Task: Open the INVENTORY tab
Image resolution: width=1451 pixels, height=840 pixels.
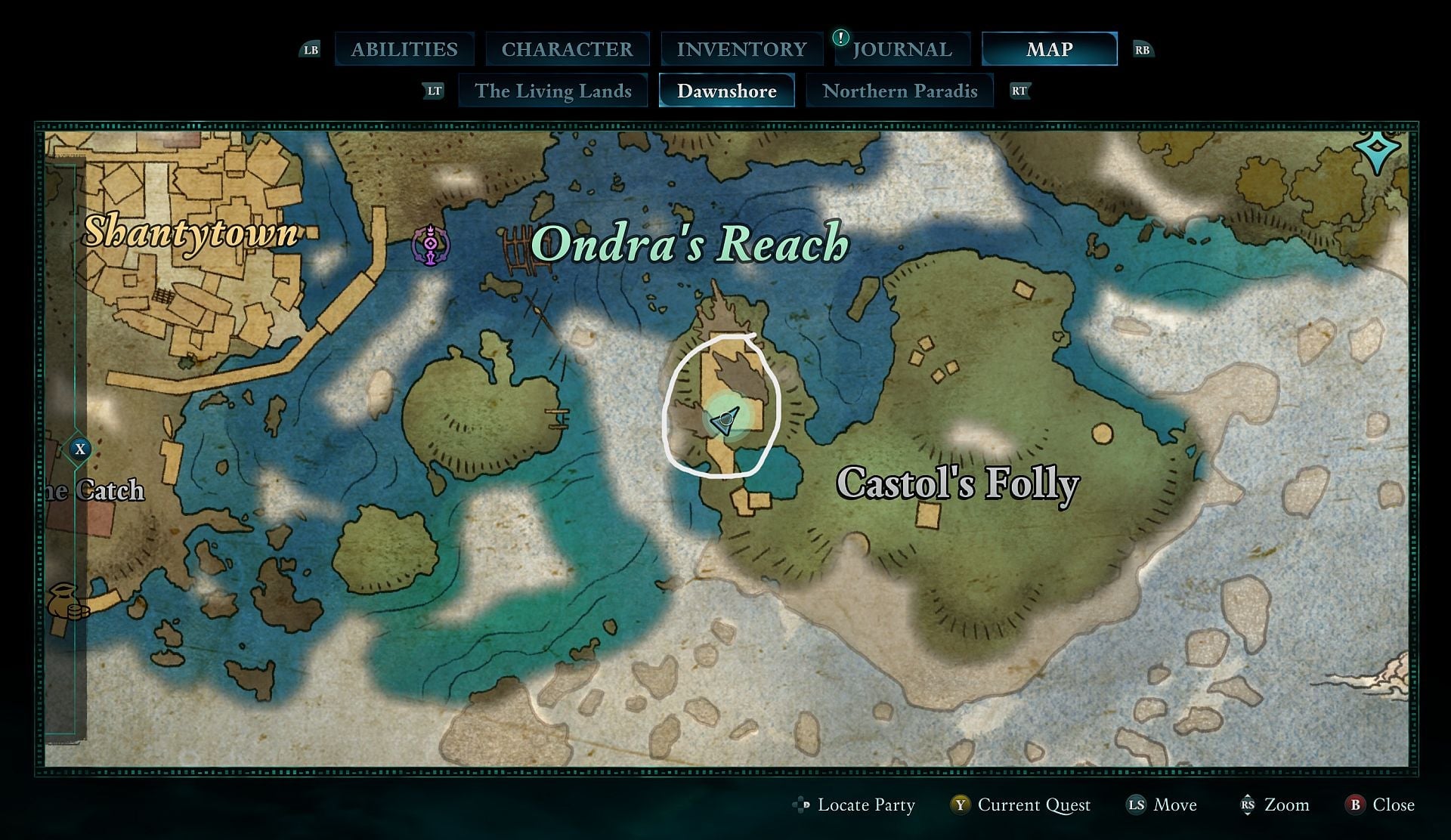Action: [x=742, y=48]
